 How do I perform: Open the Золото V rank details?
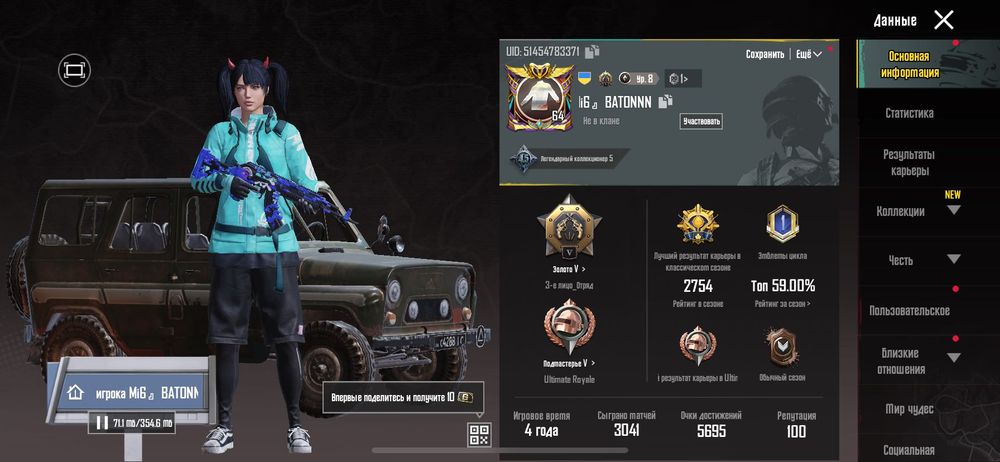[569, 269]
